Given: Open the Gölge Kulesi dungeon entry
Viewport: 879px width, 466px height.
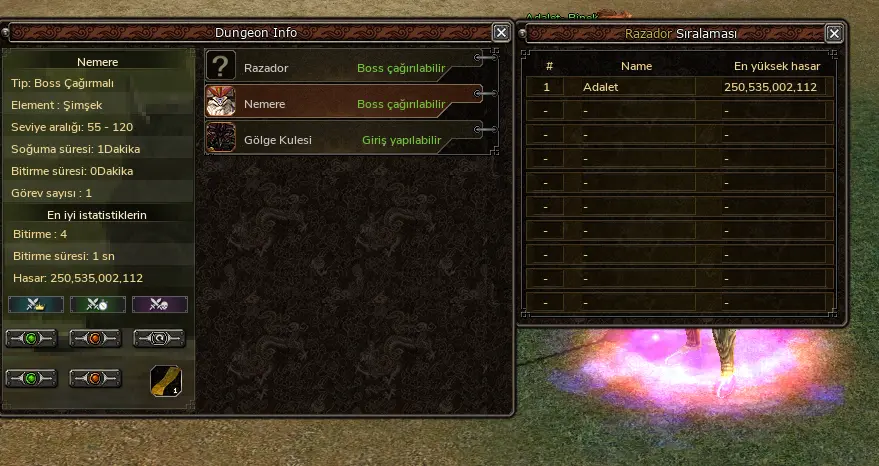Looking at the screenshot, I should pos(340,140).
